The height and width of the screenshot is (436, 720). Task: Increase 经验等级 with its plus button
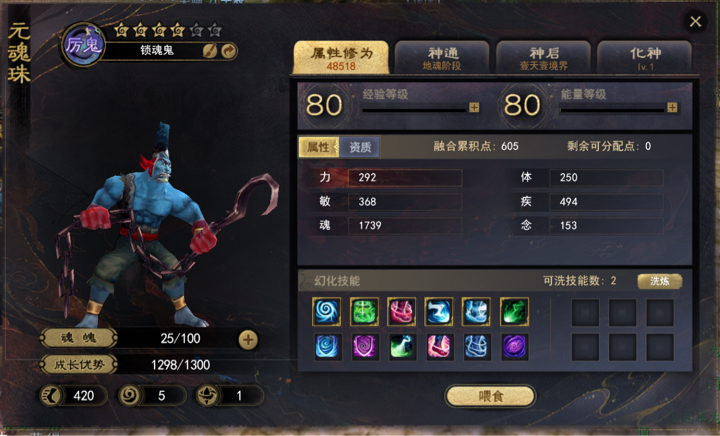point(474,107)
